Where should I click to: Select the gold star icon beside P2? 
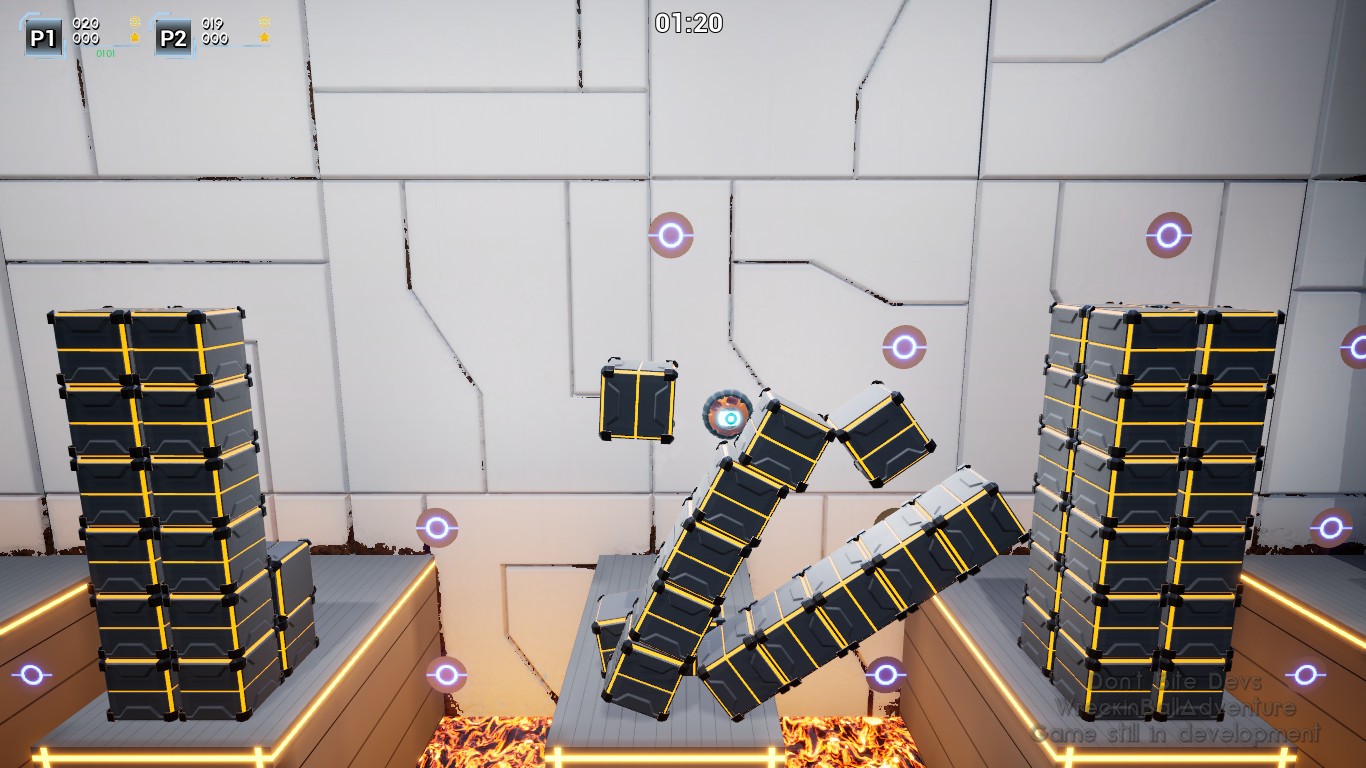[x=264, y=38]
